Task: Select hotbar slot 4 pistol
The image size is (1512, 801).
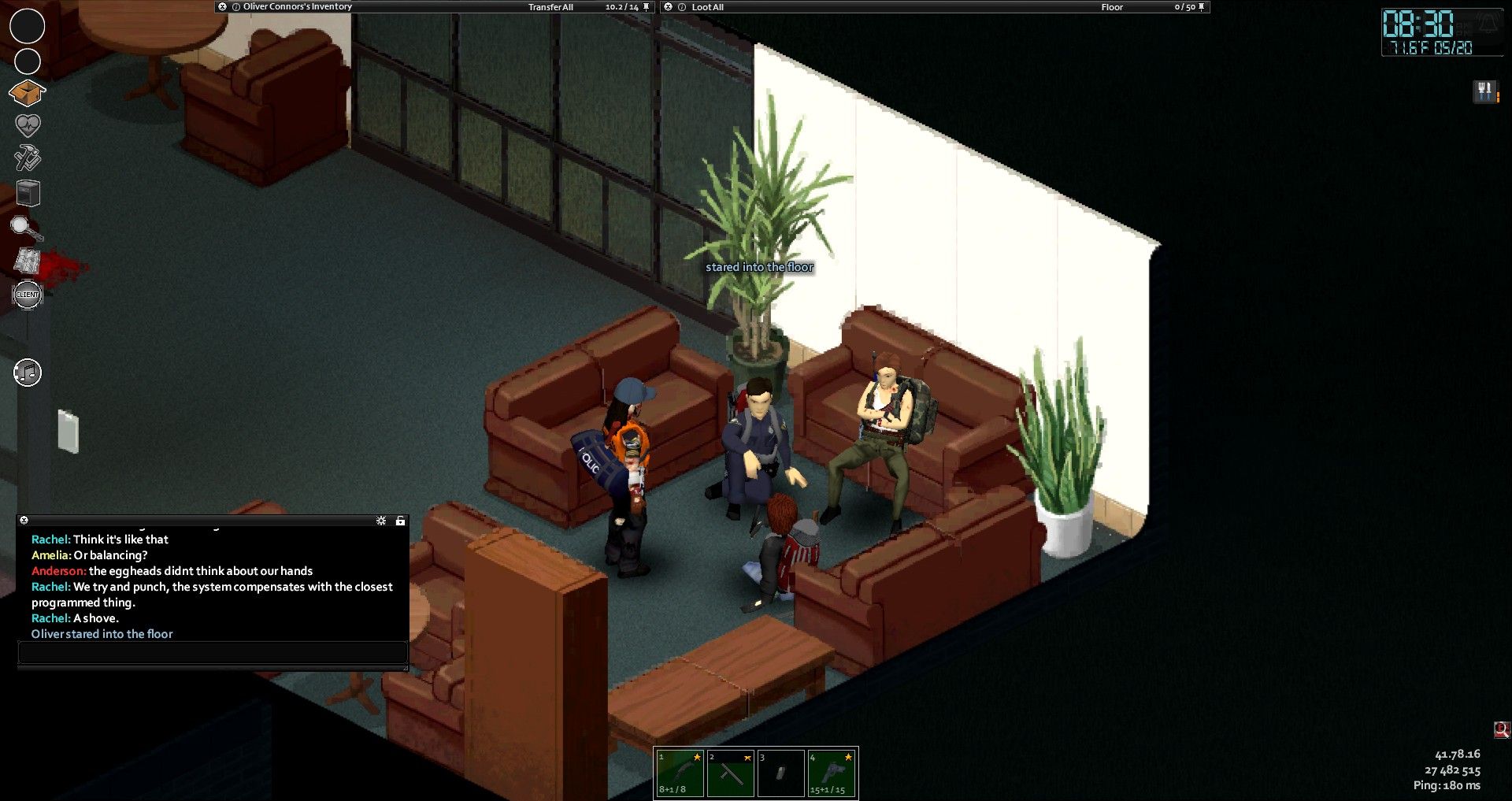Action: 832,773
